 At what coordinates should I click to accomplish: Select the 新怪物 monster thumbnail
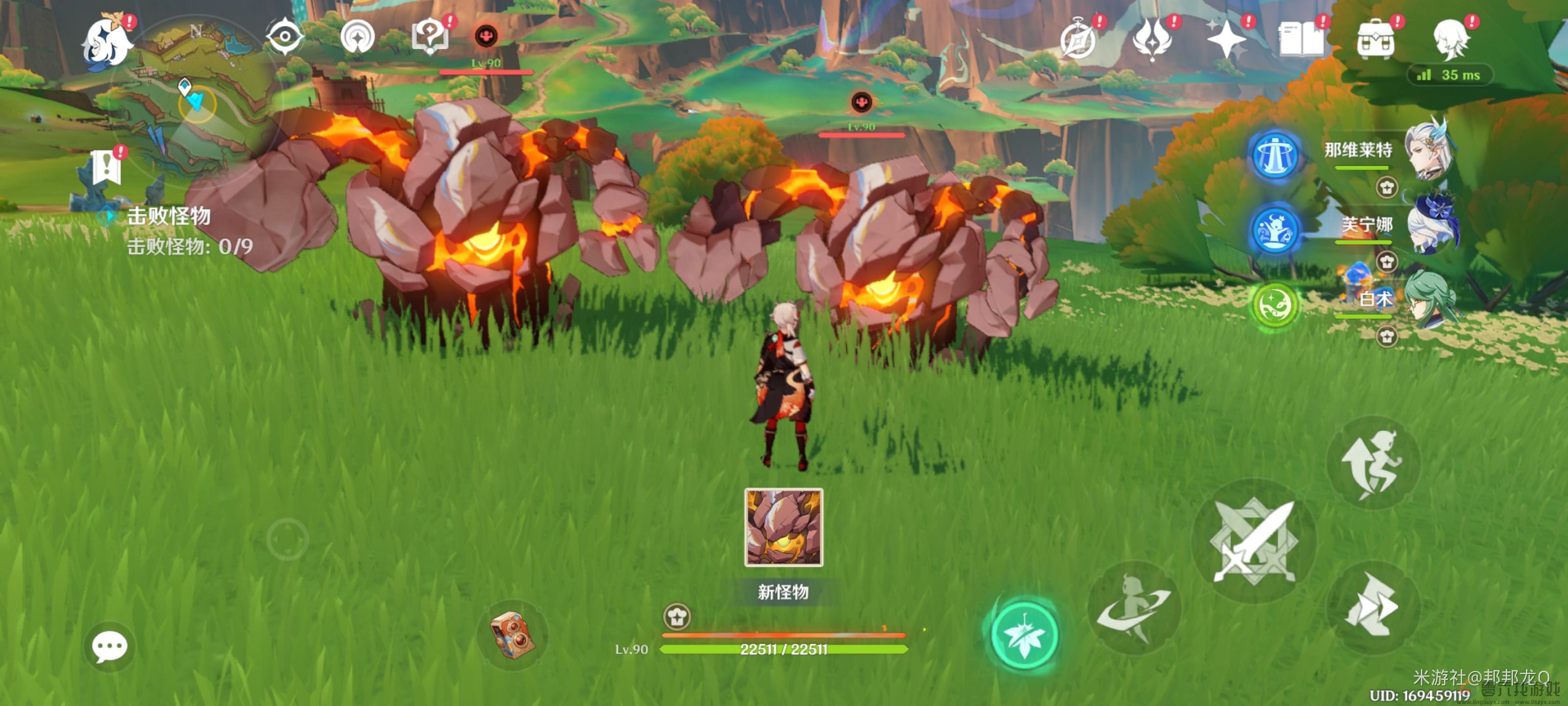coord(784,528)
